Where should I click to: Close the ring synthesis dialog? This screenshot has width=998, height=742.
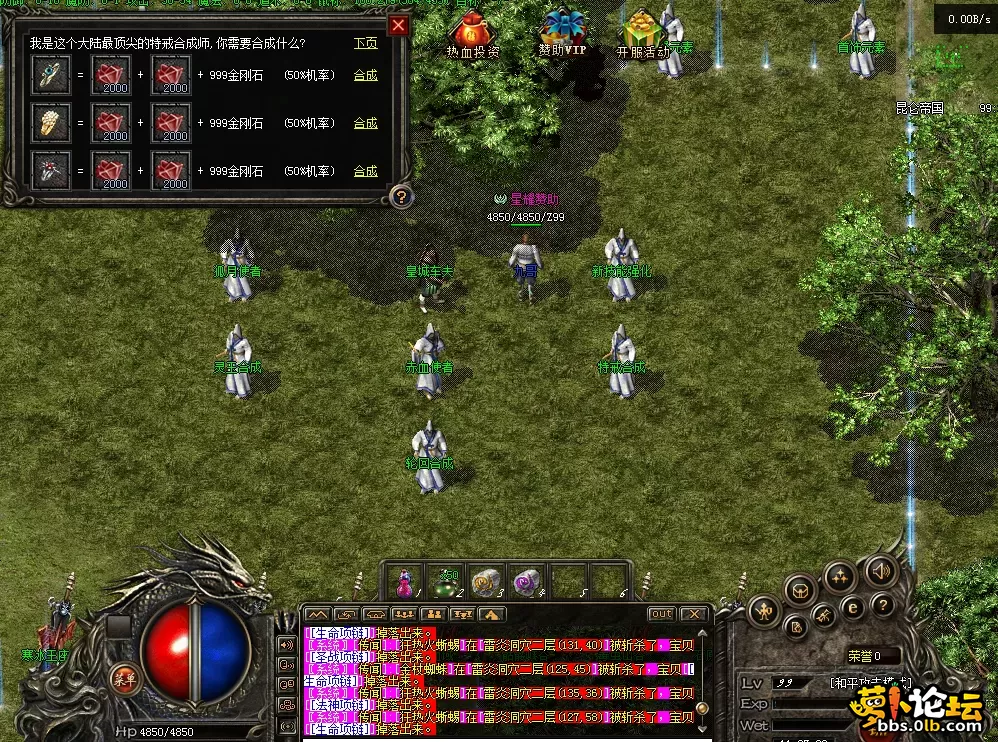(398, 25)
